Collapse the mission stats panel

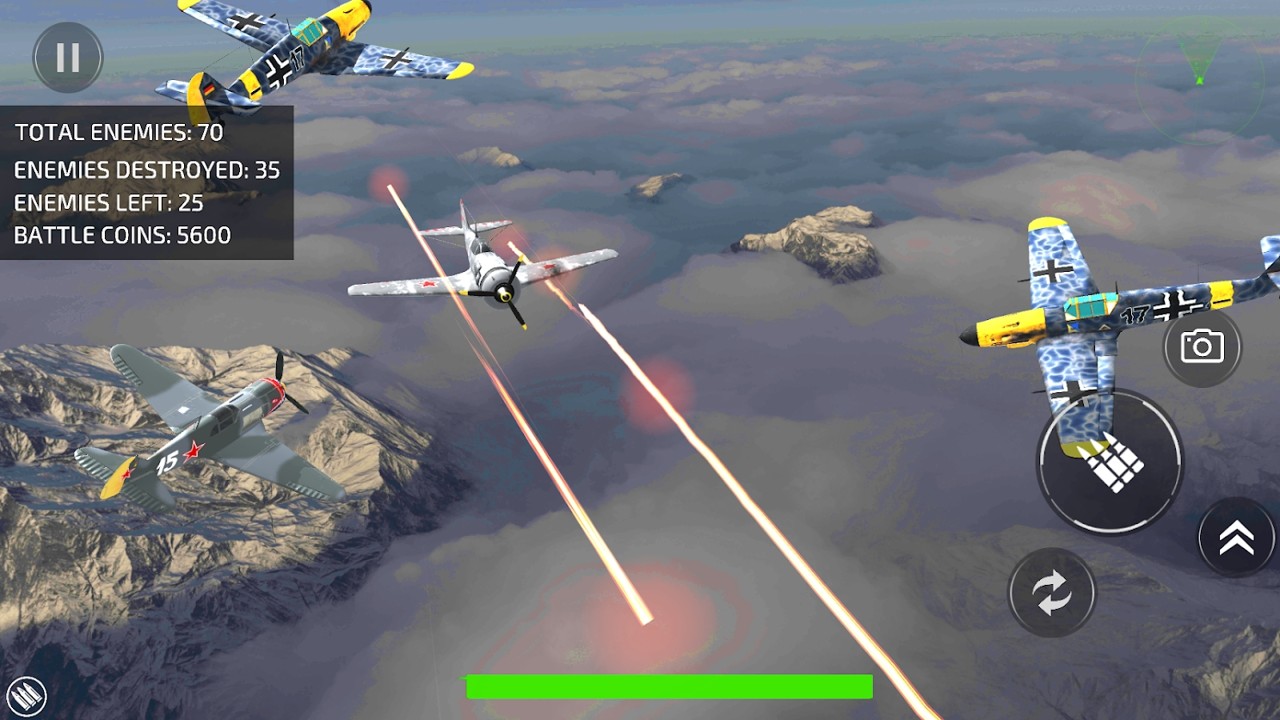[145, 183]
